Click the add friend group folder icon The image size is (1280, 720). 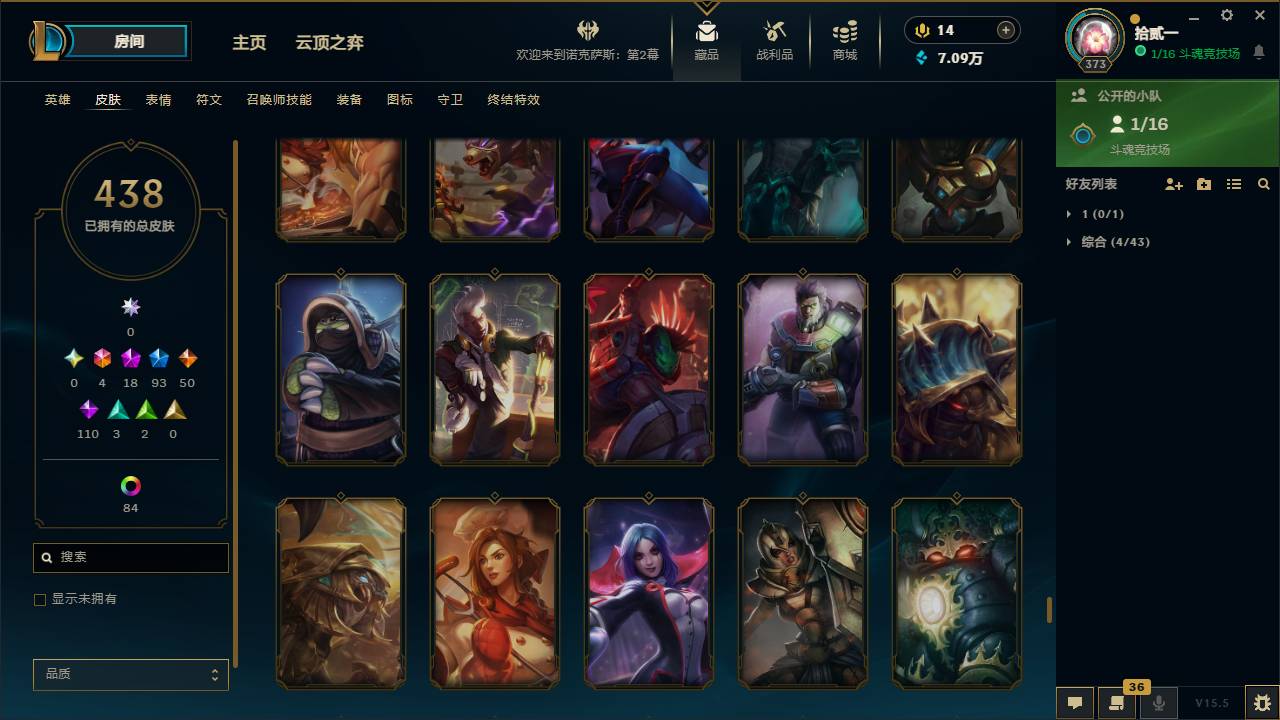[x=1204, y=184]
